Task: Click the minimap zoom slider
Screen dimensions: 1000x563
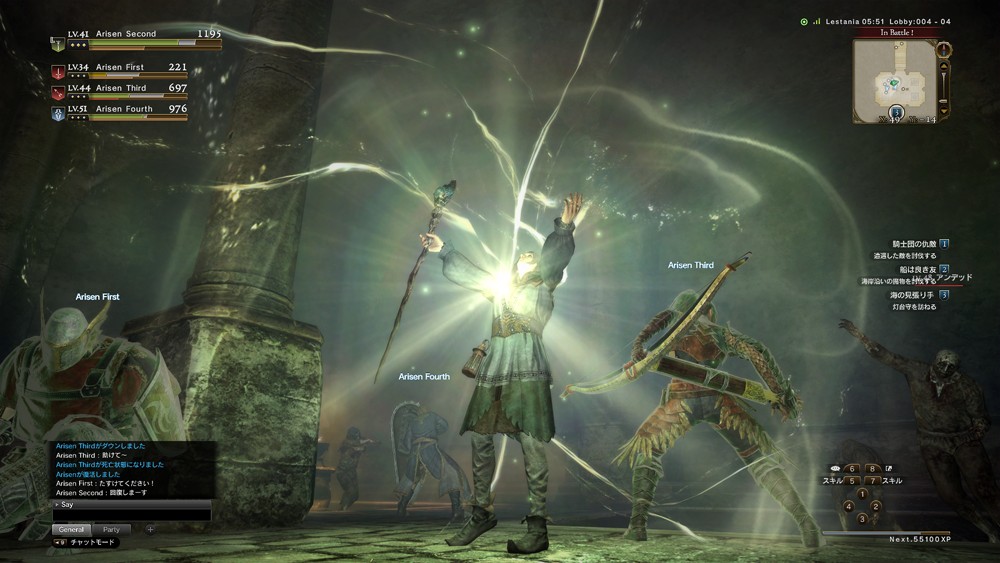Action: 944,86
